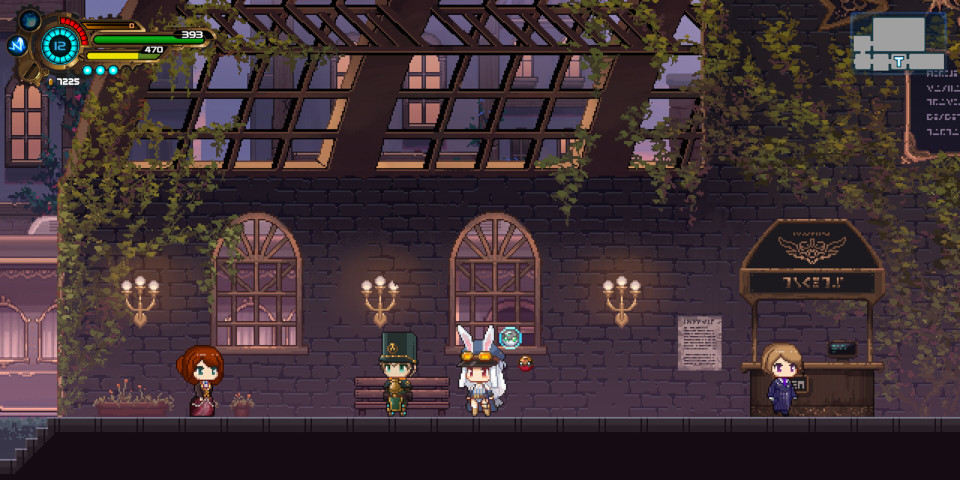Open the minimap in the corner
The image size is (960, 480).
point(898,42)
